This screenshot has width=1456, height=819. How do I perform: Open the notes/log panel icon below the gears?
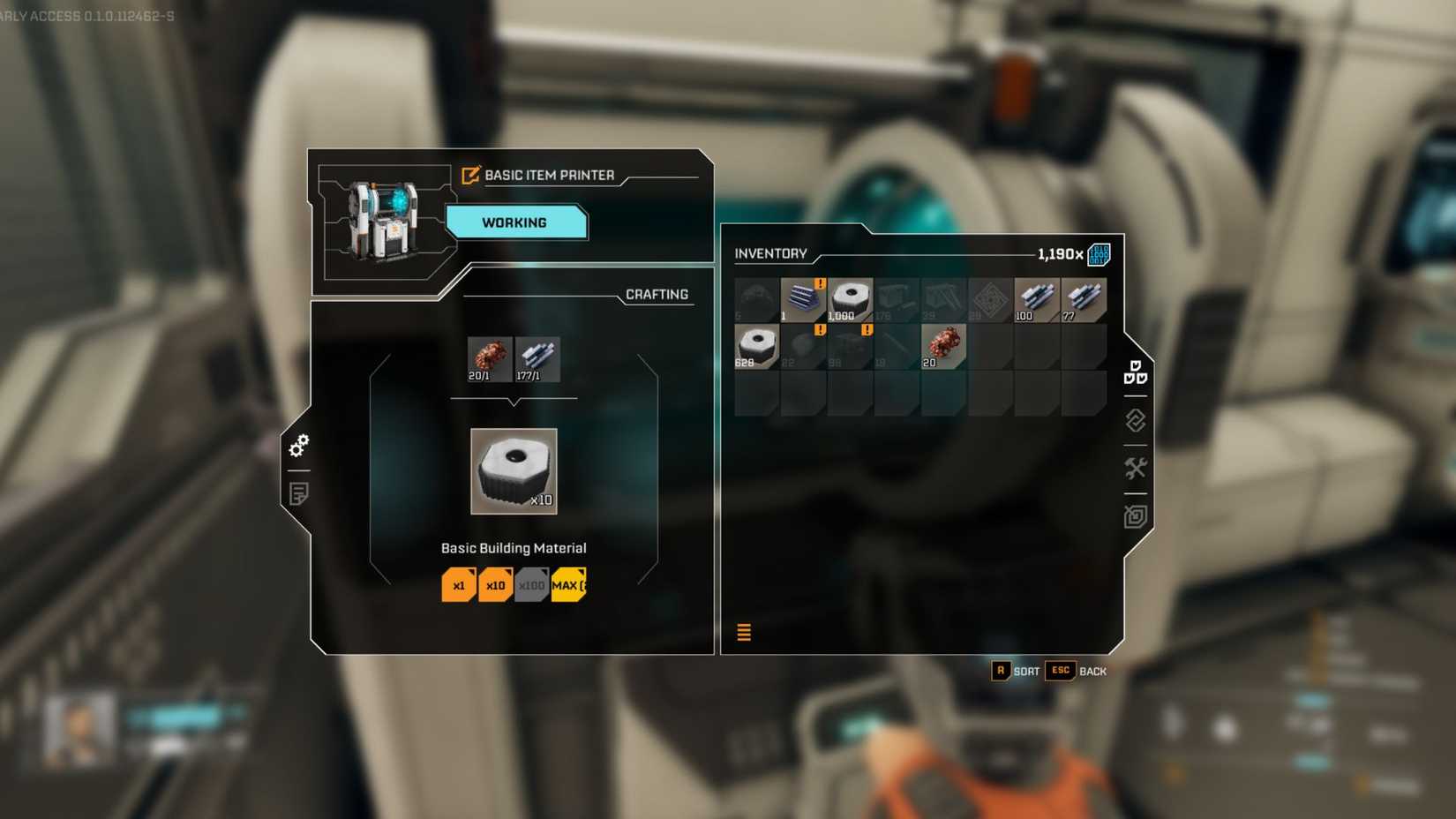click(x=300, y=494)
